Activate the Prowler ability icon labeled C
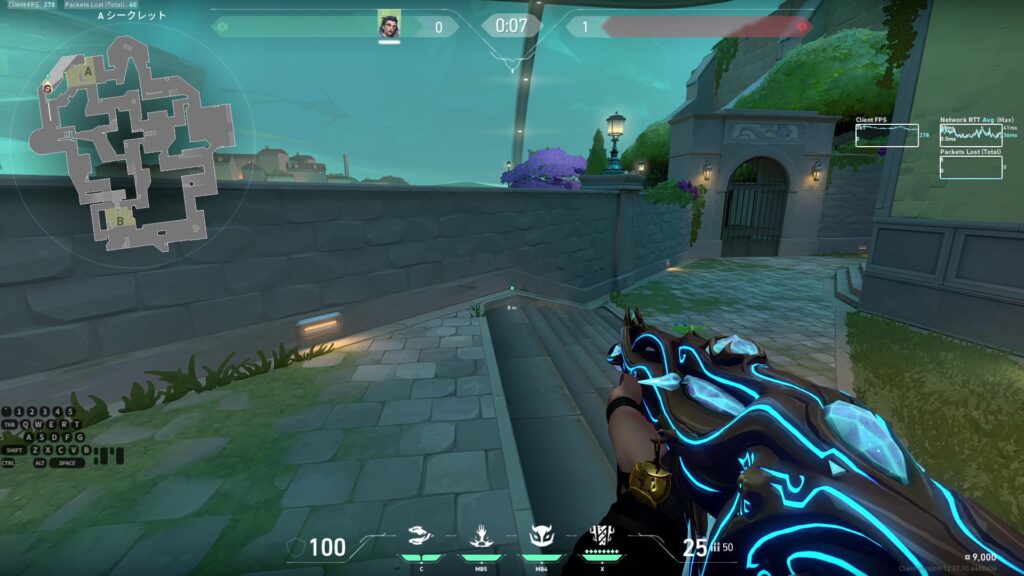 421,538
